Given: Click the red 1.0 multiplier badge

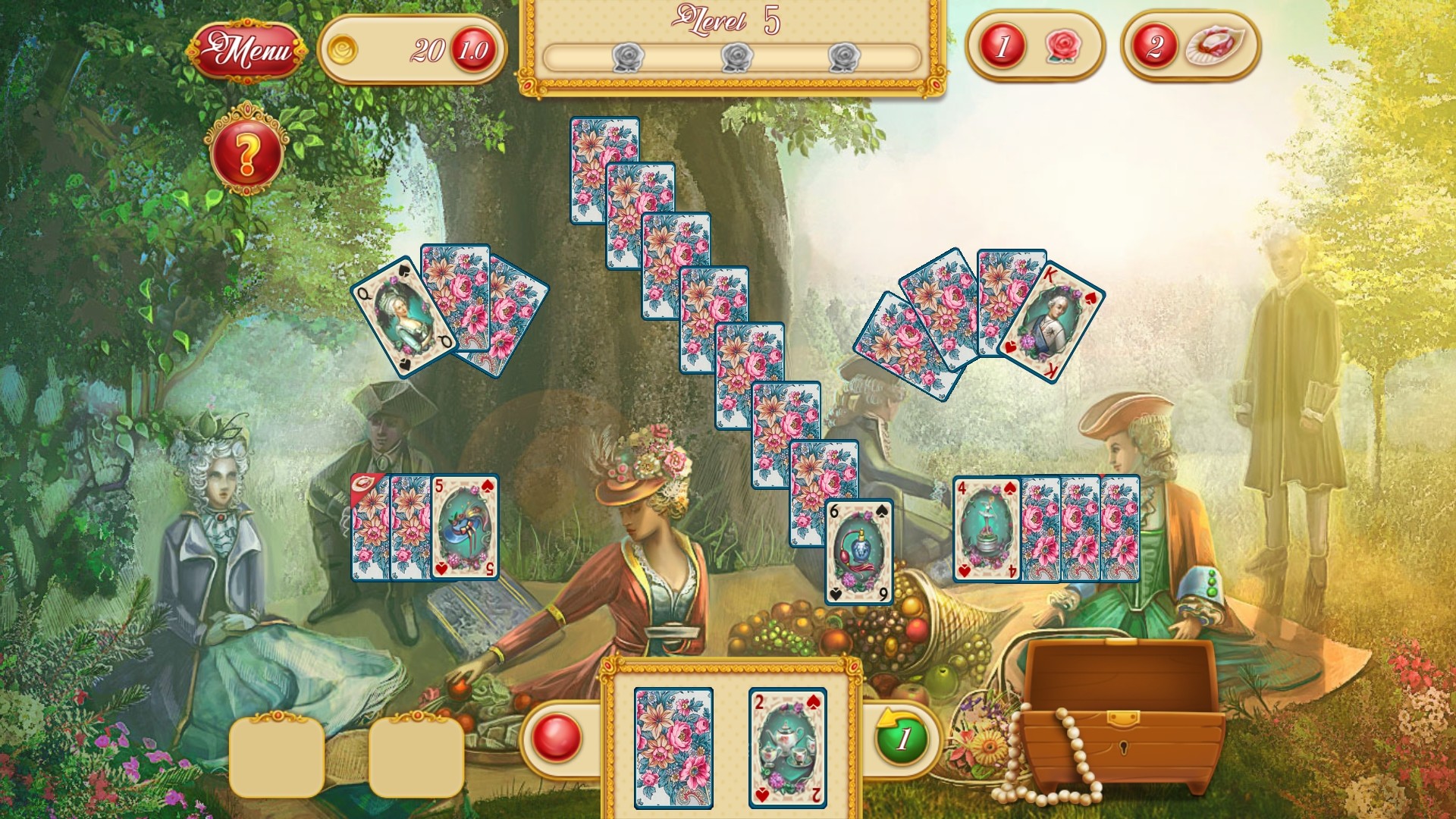Looking at the screenshot, I should [472, 49].
